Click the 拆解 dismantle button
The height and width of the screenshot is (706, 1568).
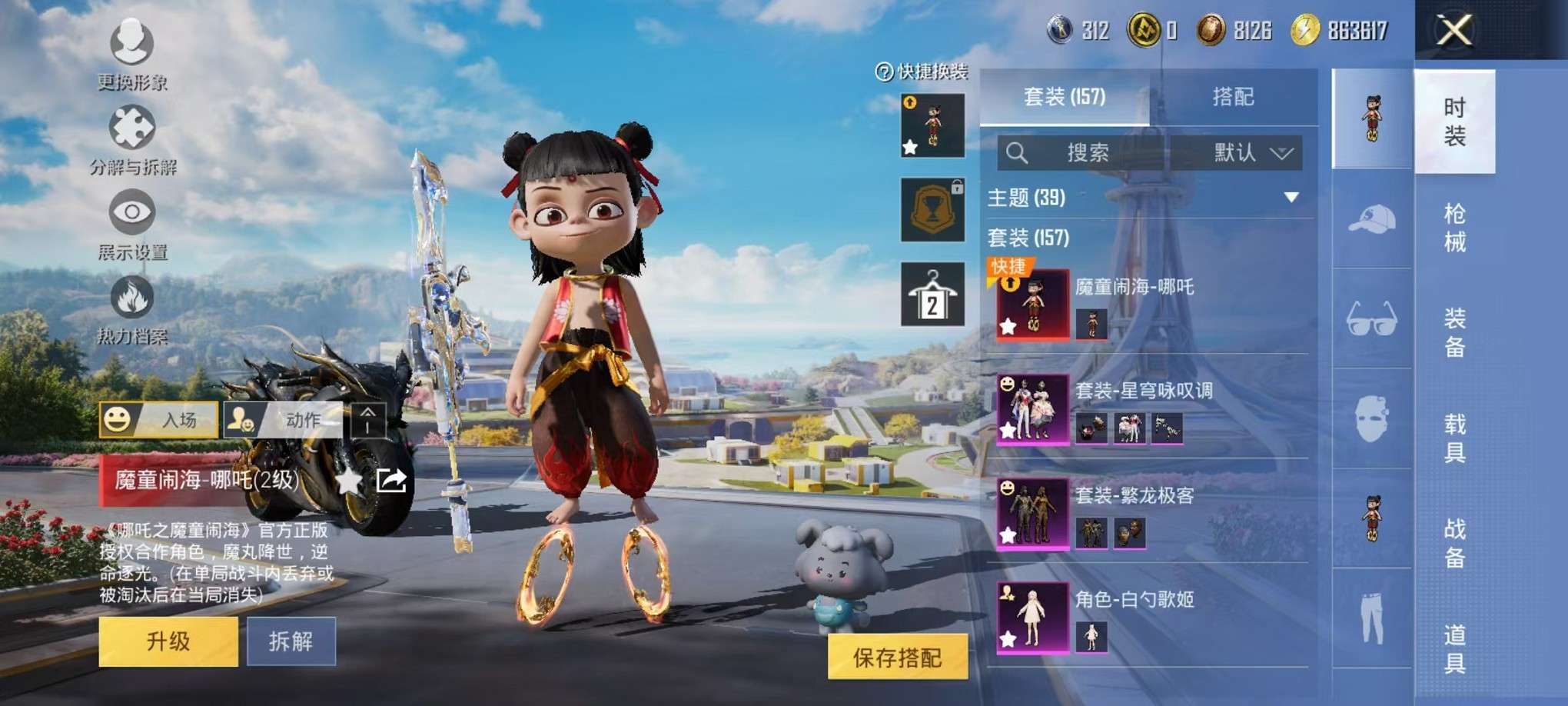[x=291, y=641]
